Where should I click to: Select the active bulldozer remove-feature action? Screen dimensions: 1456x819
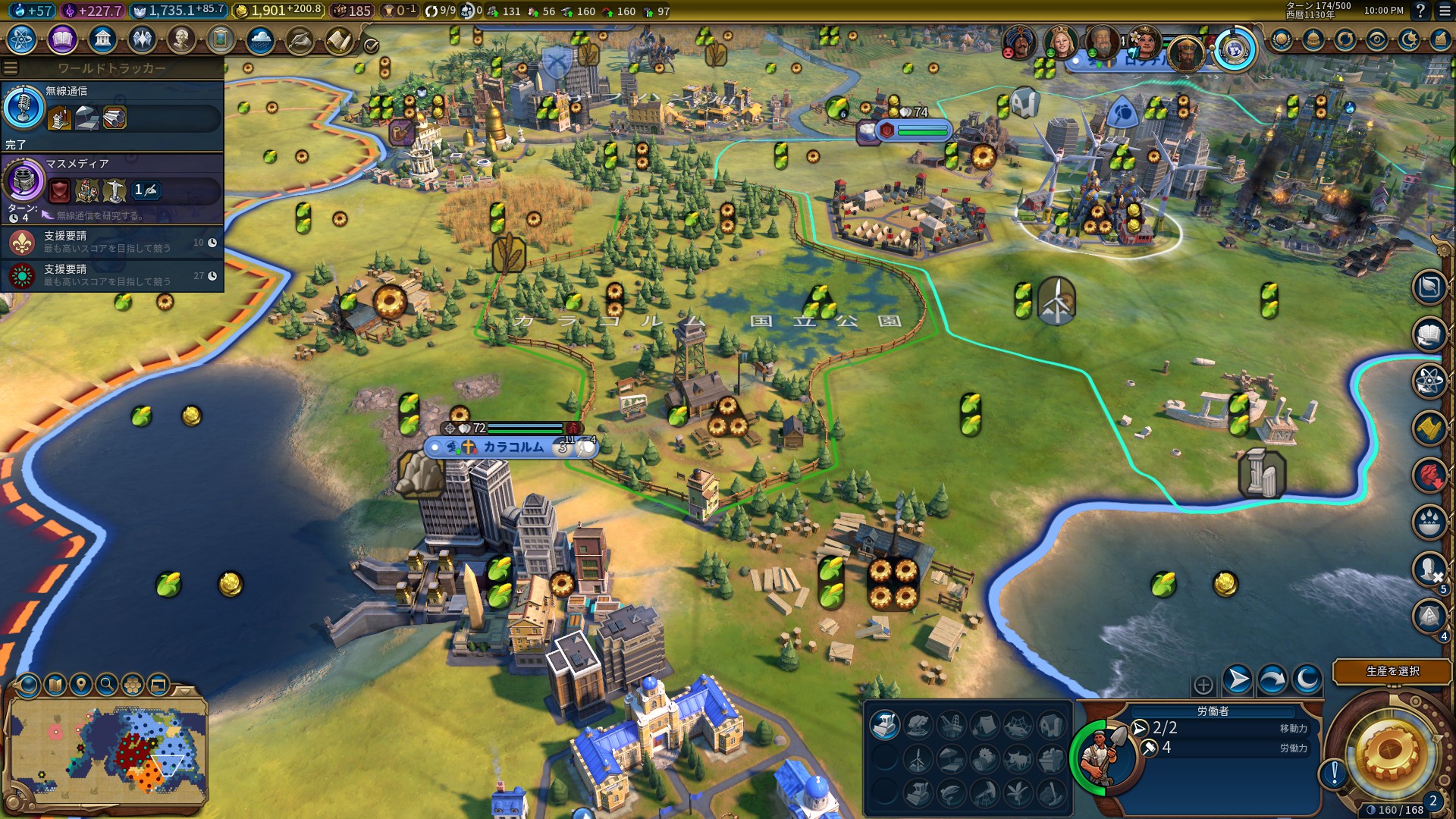point(884,725)
